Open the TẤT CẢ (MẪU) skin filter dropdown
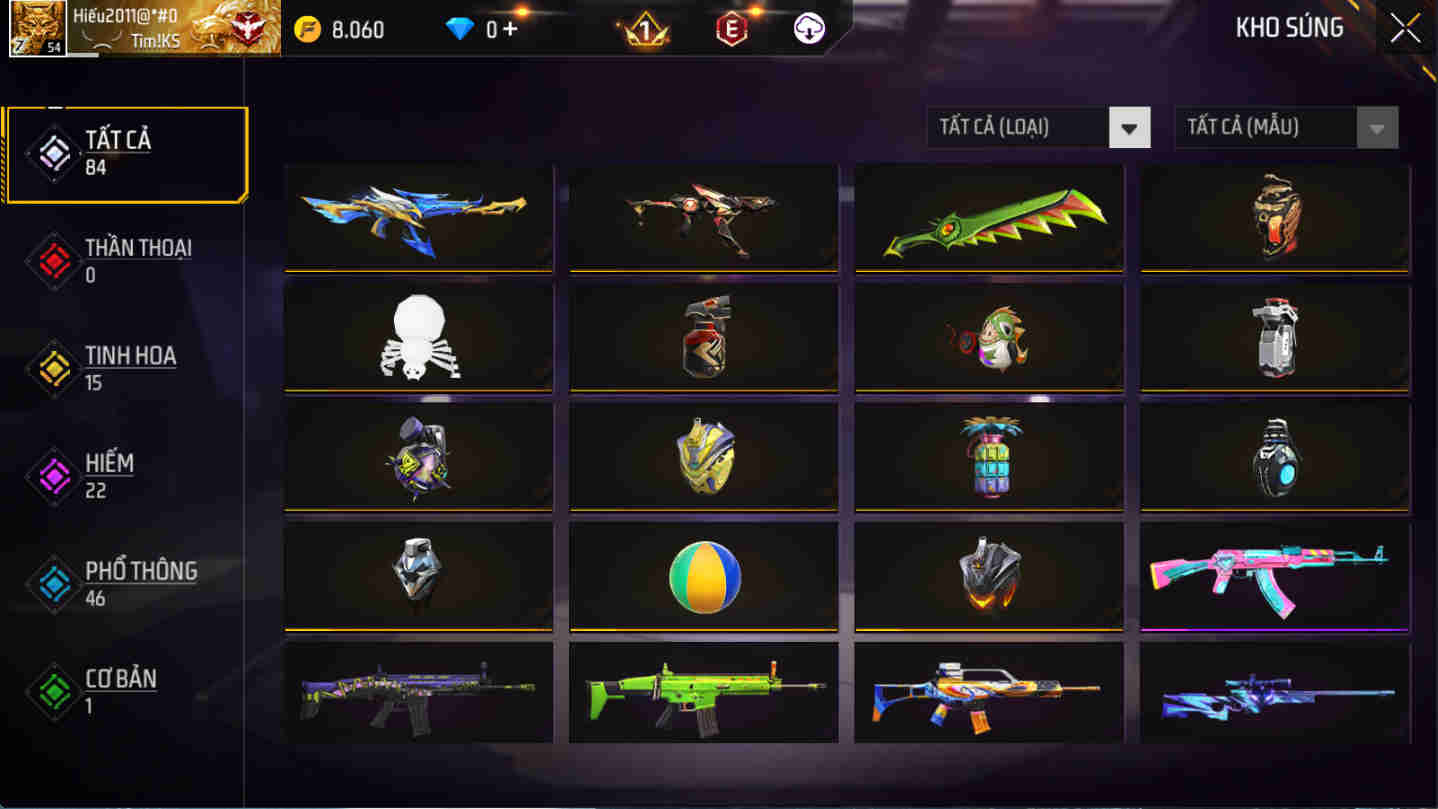 click(1270, 127)
